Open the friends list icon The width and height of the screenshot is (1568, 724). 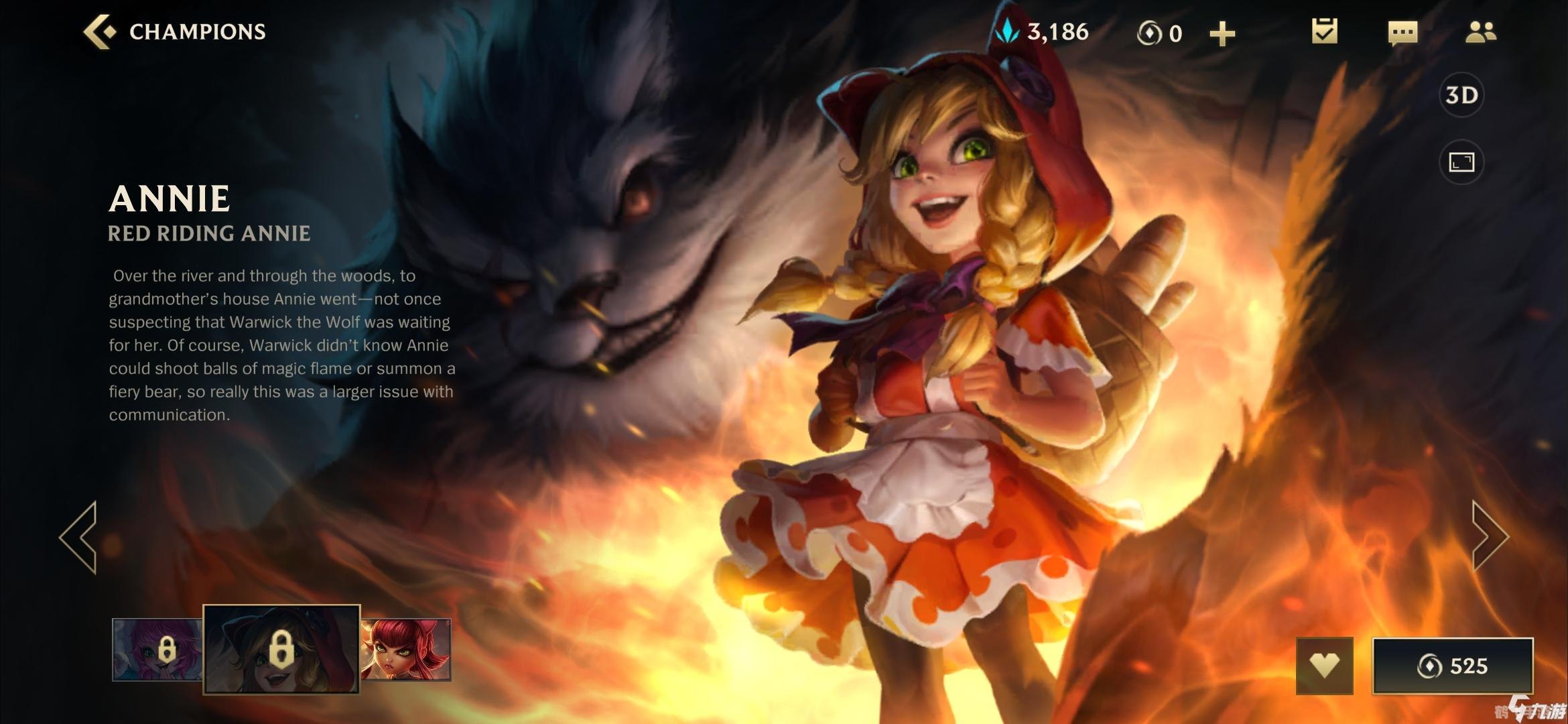click(1480, 32)
